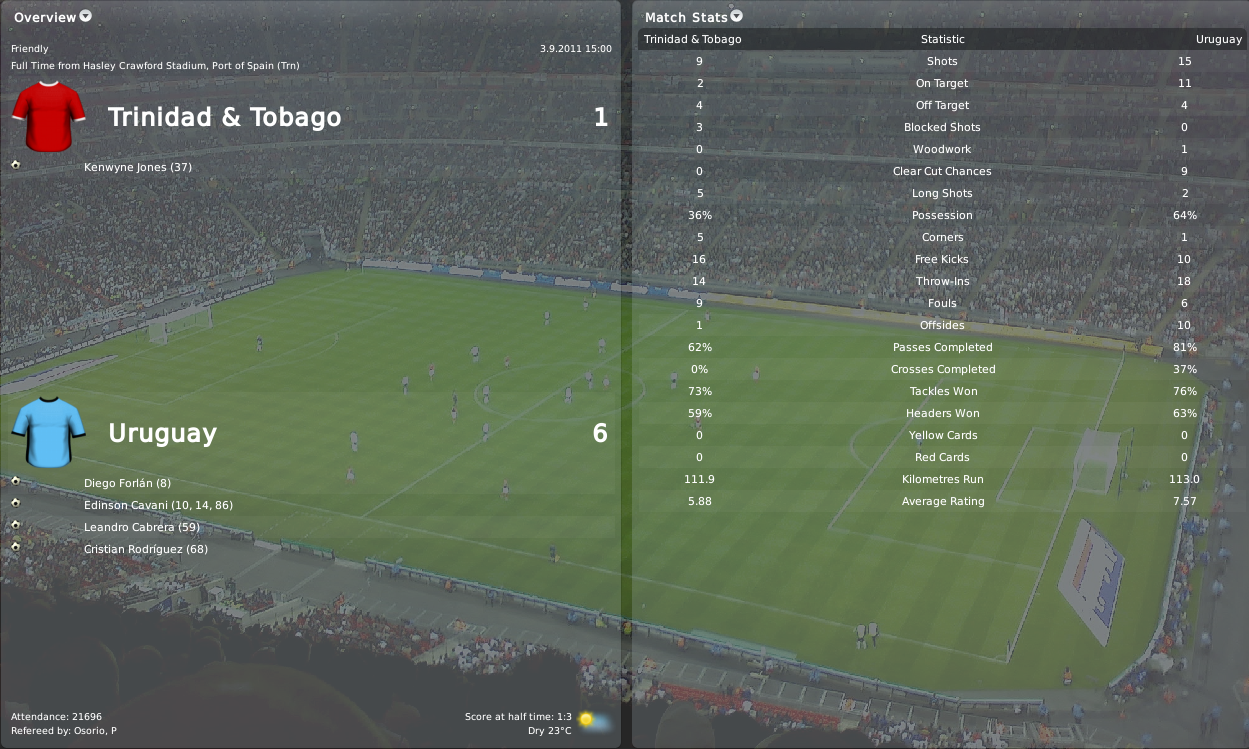Screen dimensions: 1249x749
Task: View goalscorer Diego Forlán
Action: click(127, 483)
